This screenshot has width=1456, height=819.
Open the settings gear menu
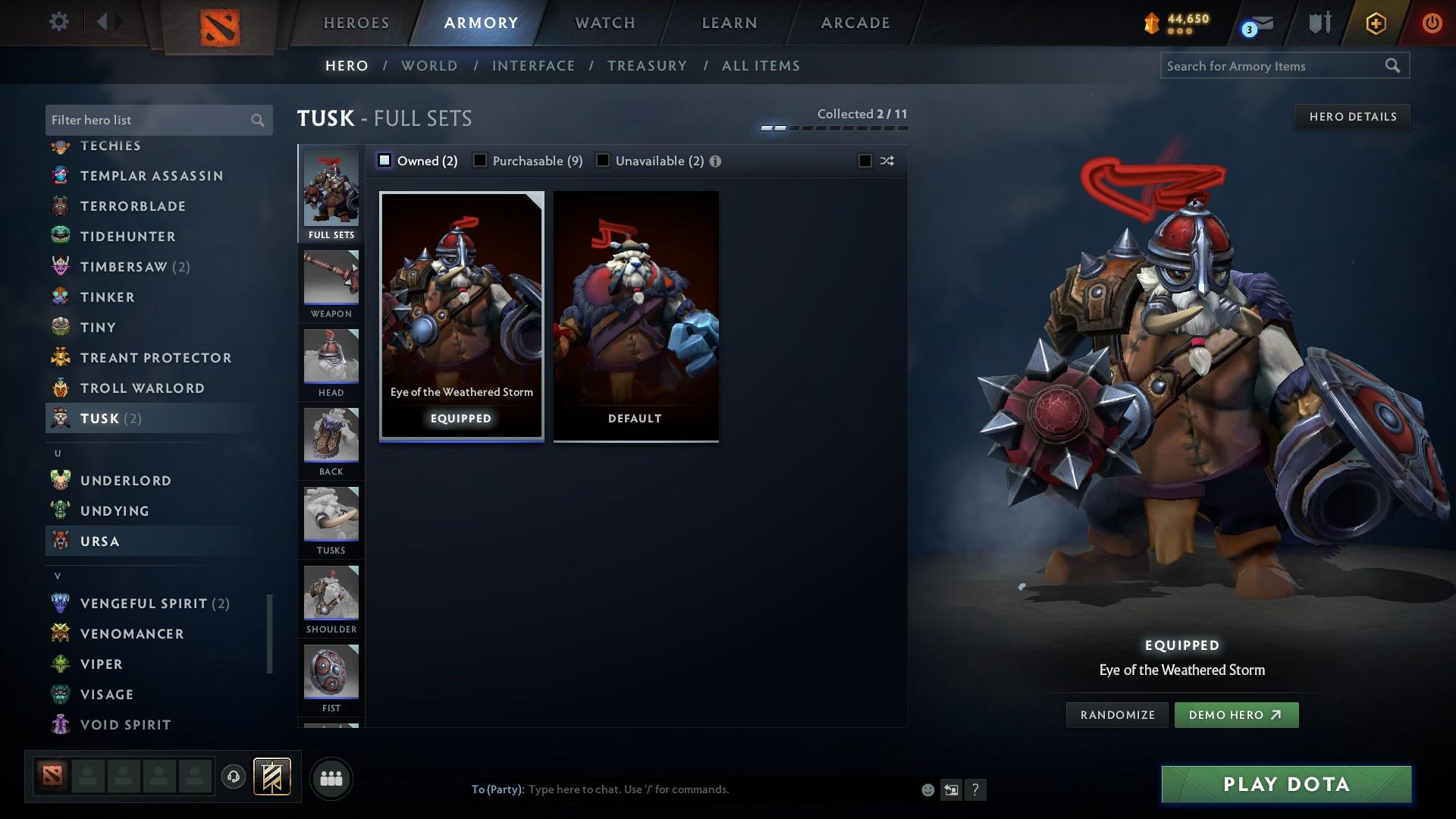[59, 22]
